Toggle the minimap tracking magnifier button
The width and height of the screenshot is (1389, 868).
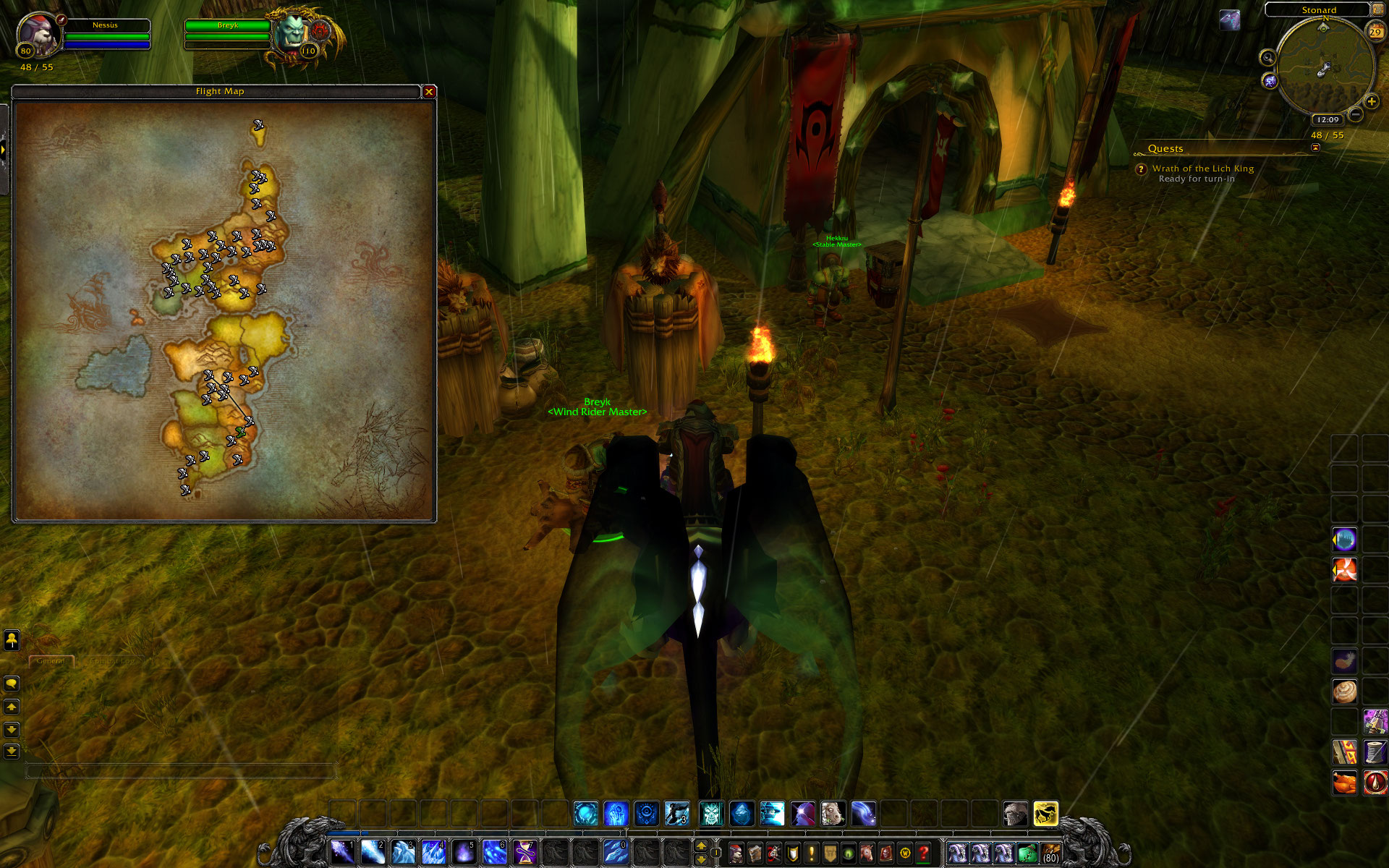coord(1267,58)
